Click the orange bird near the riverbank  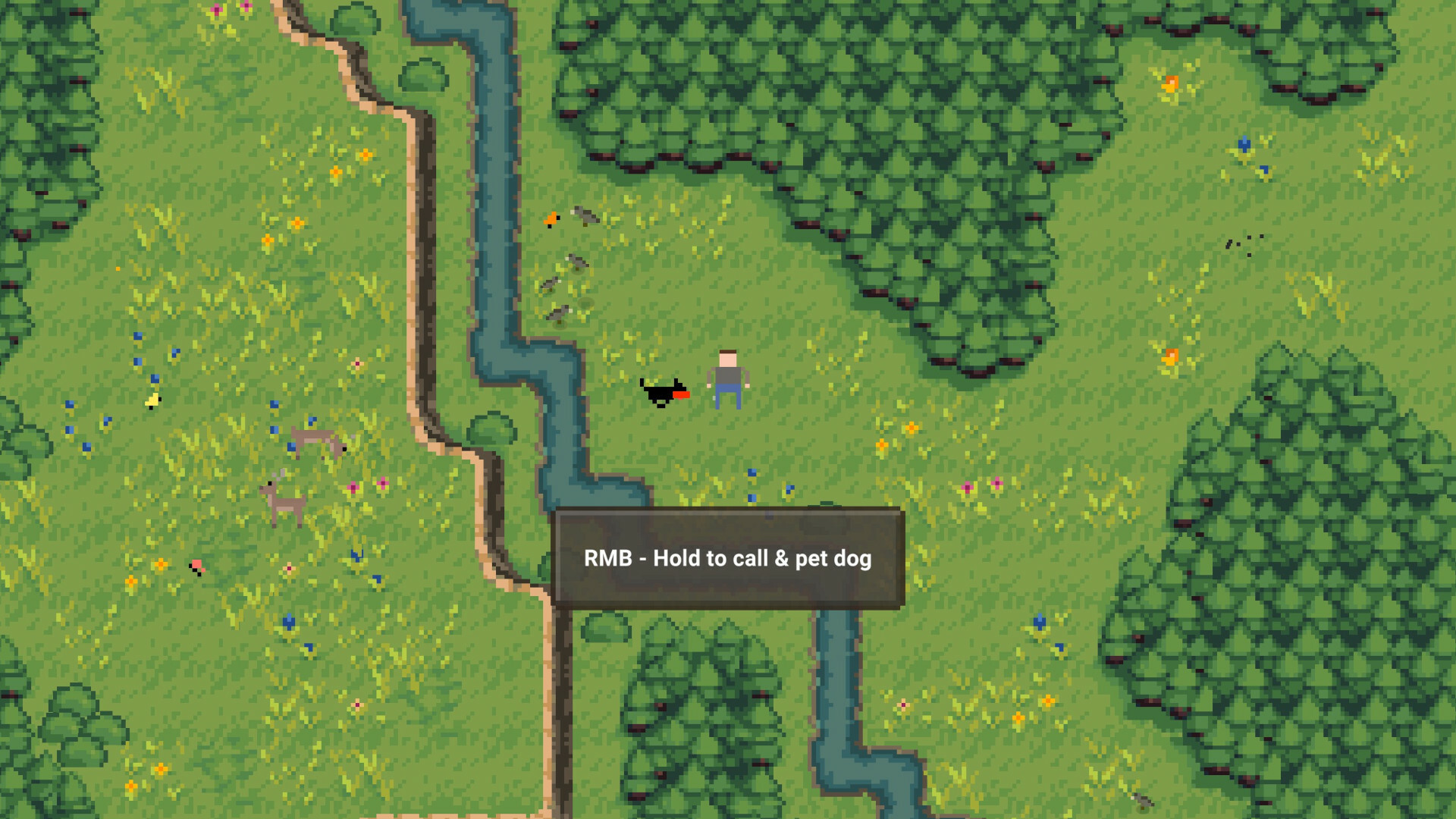click(x=551, y=218)
